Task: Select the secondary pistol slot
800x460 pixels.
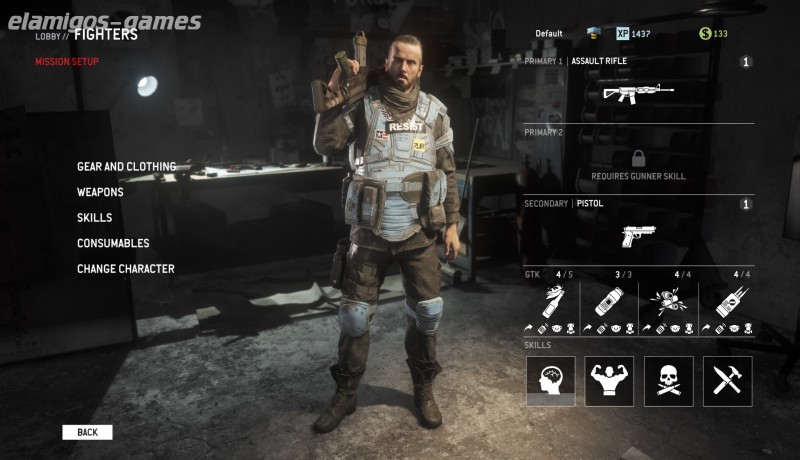Action: (x=638, y=235)
